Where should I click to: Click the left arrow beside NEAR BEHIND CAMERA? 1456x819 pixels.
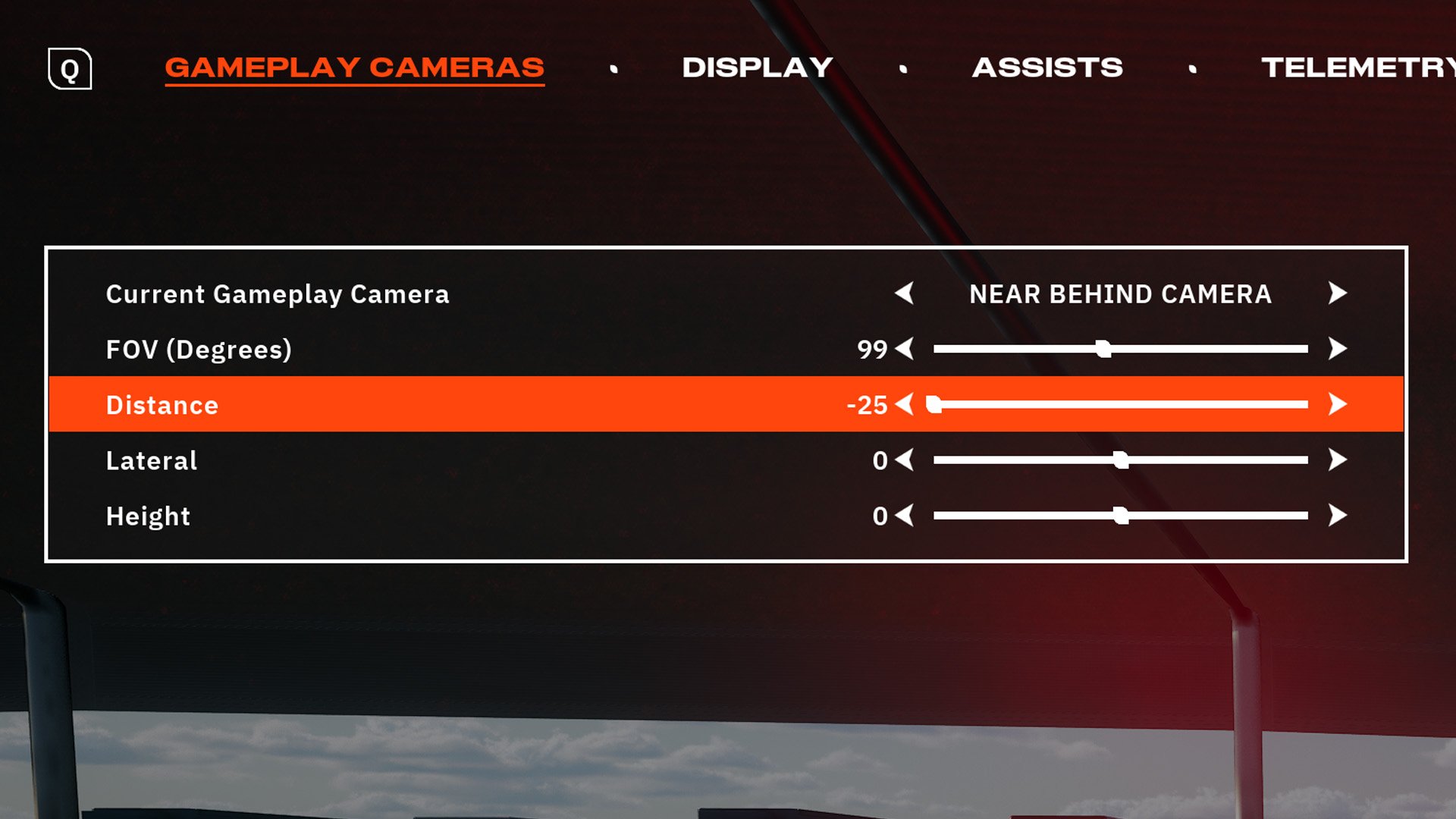pyautogui.click(x=907, y=295)
